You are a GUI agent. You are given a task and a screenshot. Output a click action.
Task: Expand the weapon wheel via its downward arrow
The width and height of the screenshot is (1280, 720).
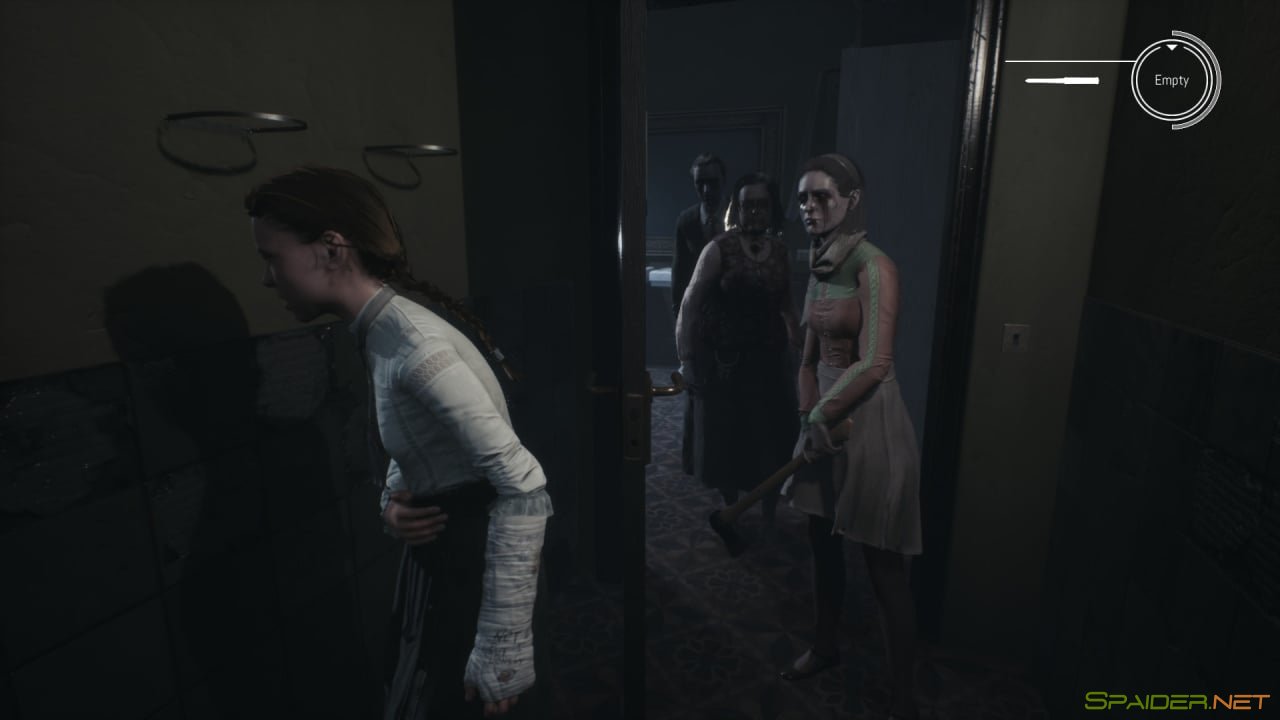[1172, 47]
